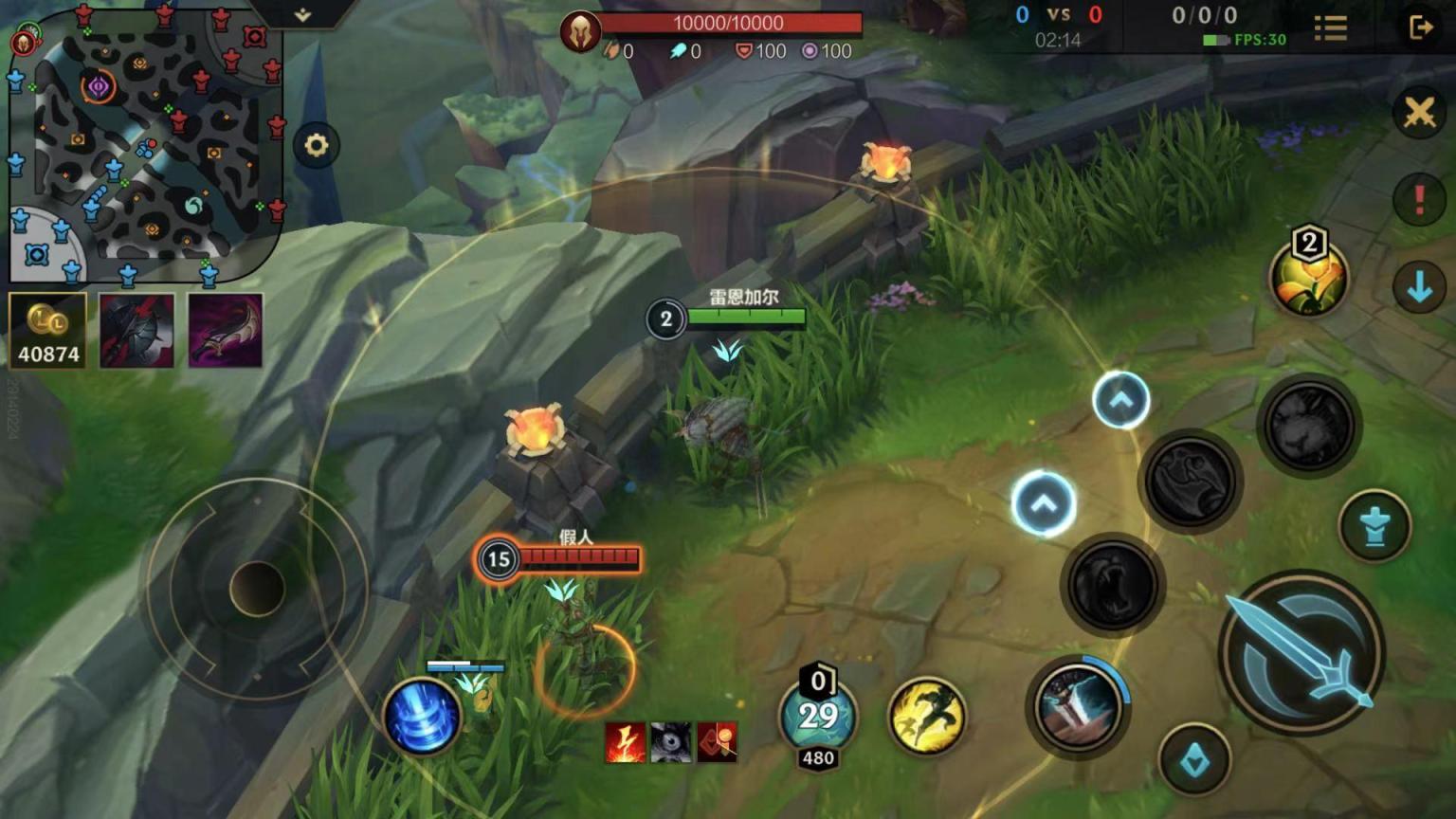Buy the recommended dark axe item
1456x819 pixels.
click(136, 331)
